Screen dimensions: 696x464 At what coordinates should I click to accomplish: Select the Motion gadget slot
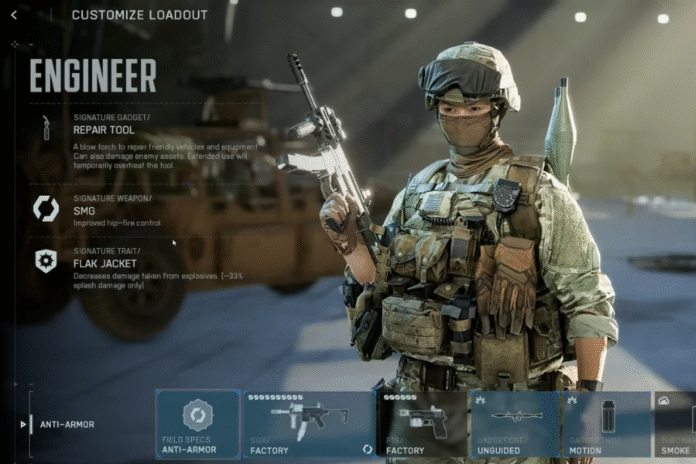[607, 423]
